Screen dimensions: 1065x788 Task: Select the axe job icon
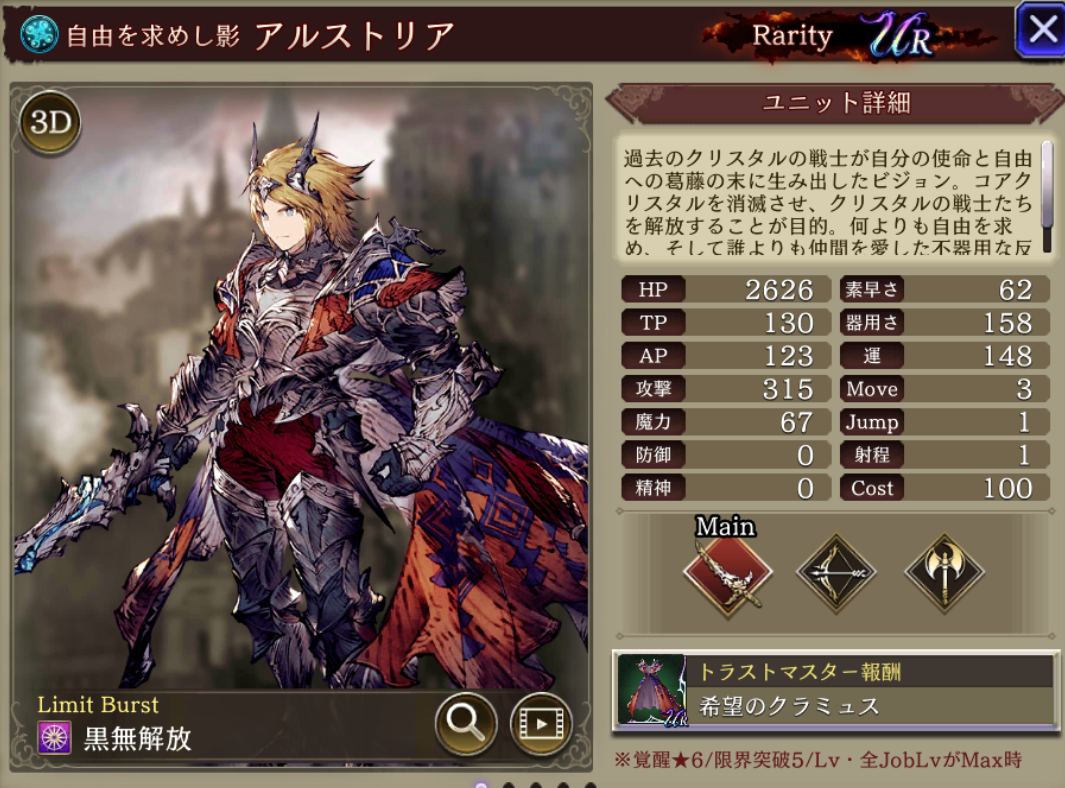(x=944, y=574)
